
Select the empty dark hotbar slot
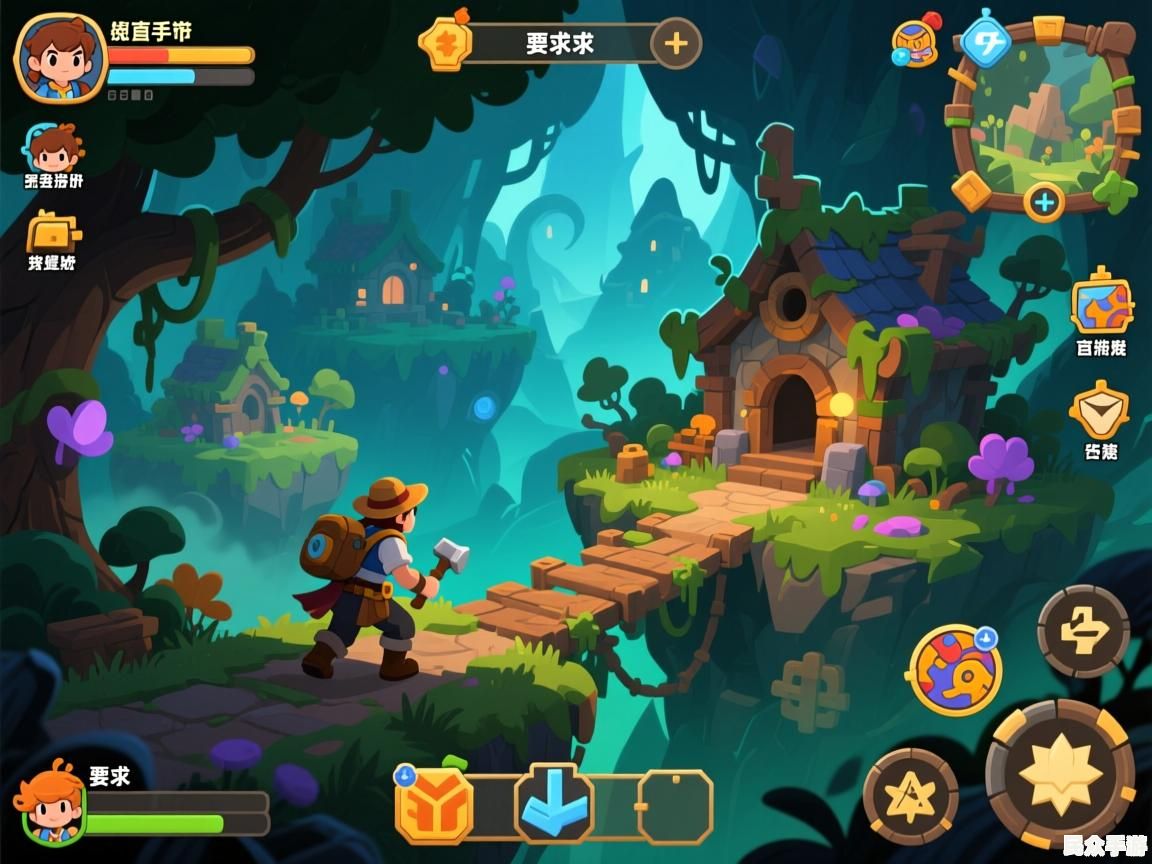(676, 806)
